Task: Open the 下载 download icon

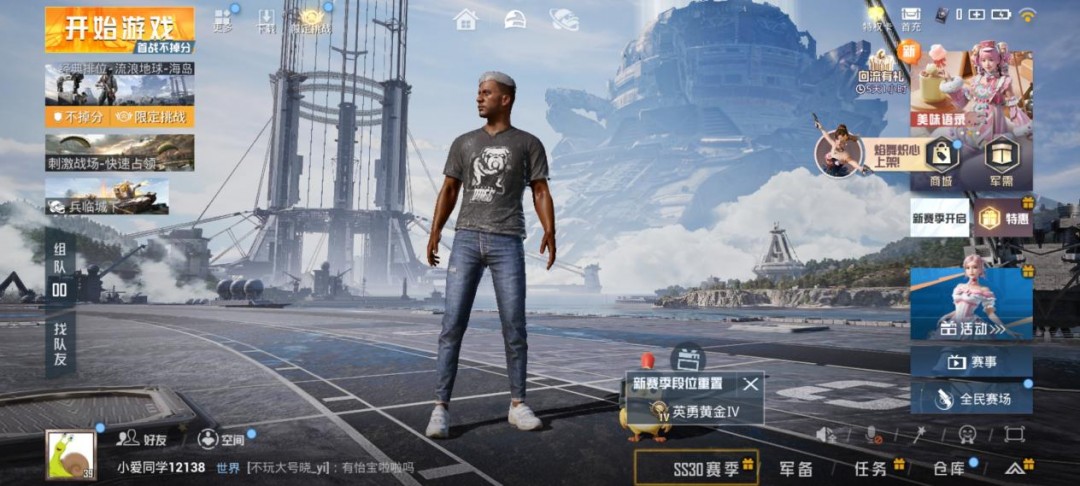Action: tap(267, 20)
